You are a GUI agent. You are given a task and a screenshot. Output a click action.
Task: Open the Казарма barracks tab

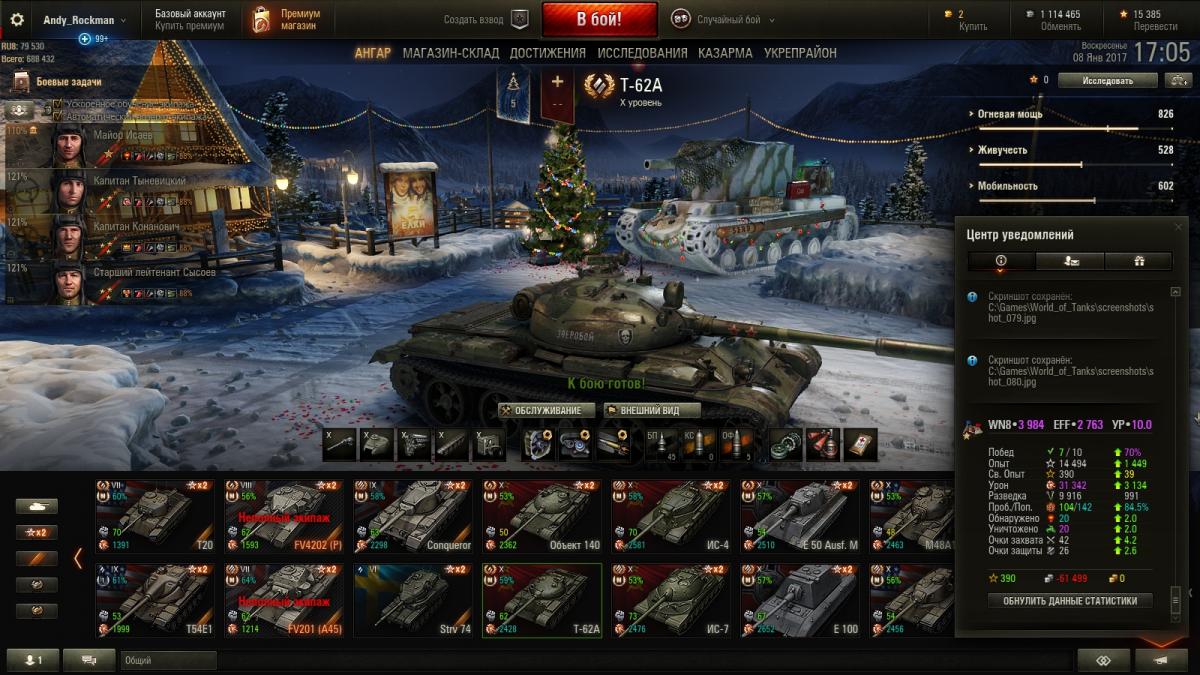click(x=725, y=53)
